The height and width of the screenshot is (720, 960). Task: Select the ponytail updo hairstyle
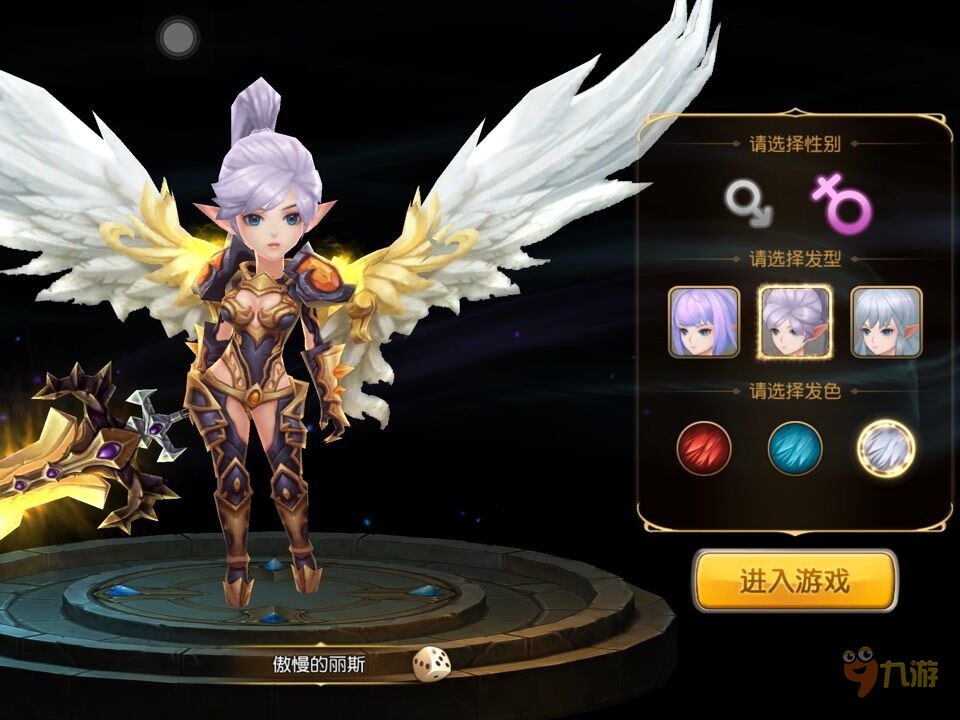pyautogui.click(x=795, y=321)
